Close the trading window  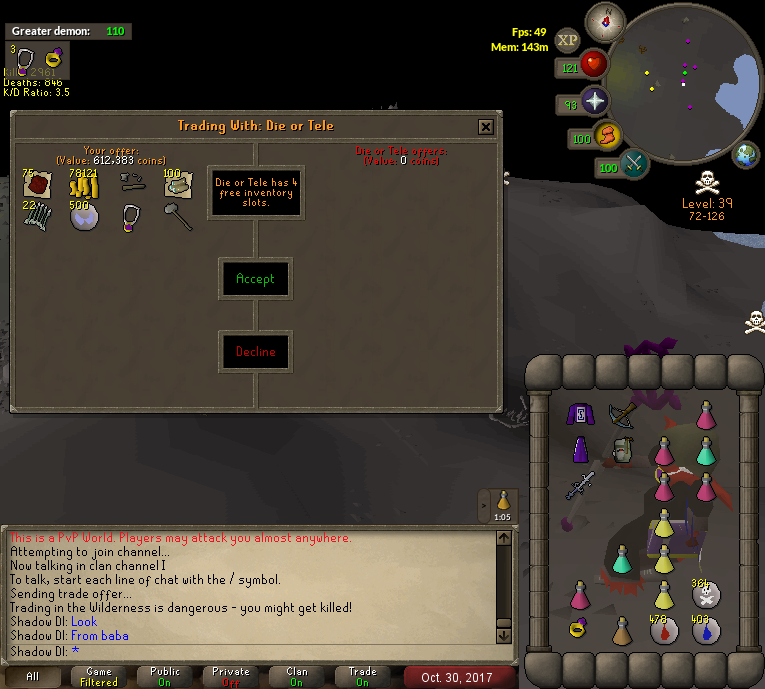point(485,127)
